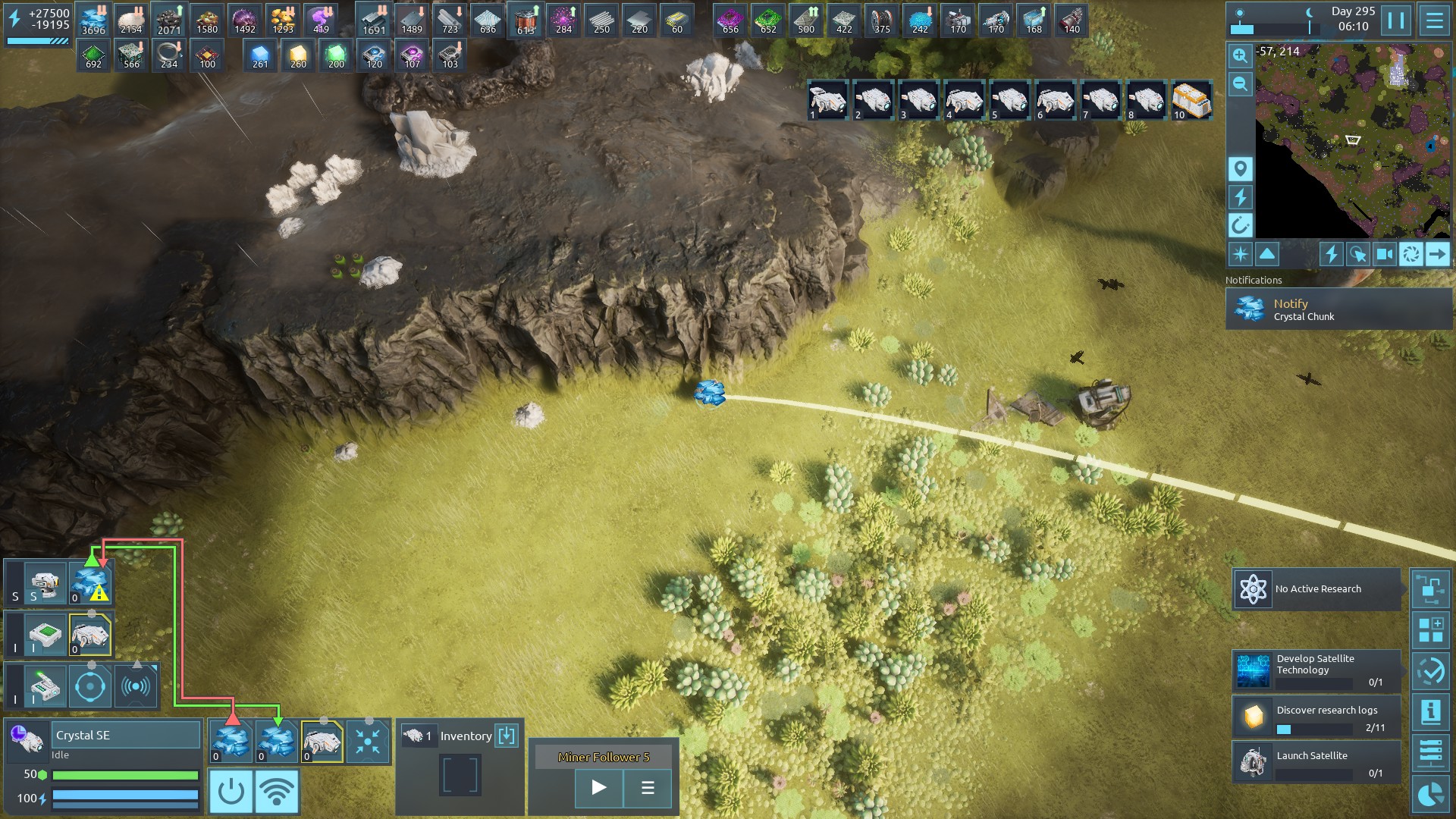Click the Inventory download arrow button
Viewport: 1456px width, 819px height.
(507, 736)
